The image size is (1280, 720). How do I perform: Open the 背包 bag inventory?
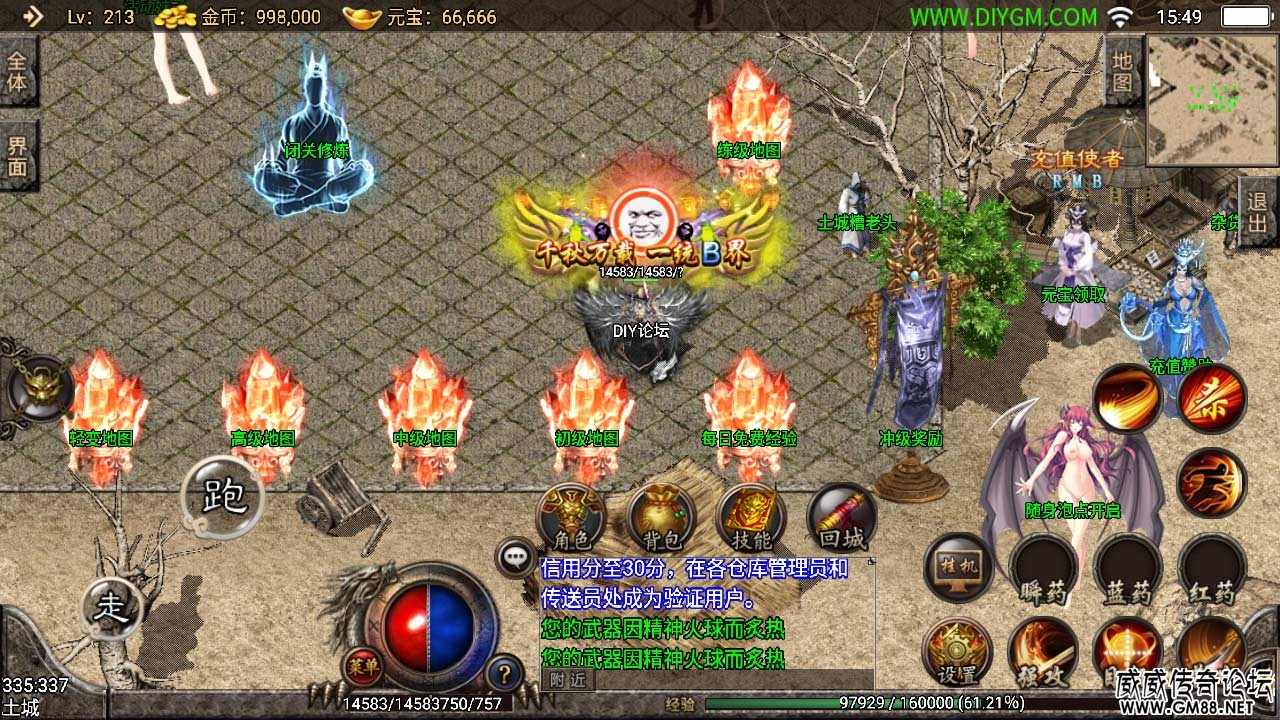point(662,519)
